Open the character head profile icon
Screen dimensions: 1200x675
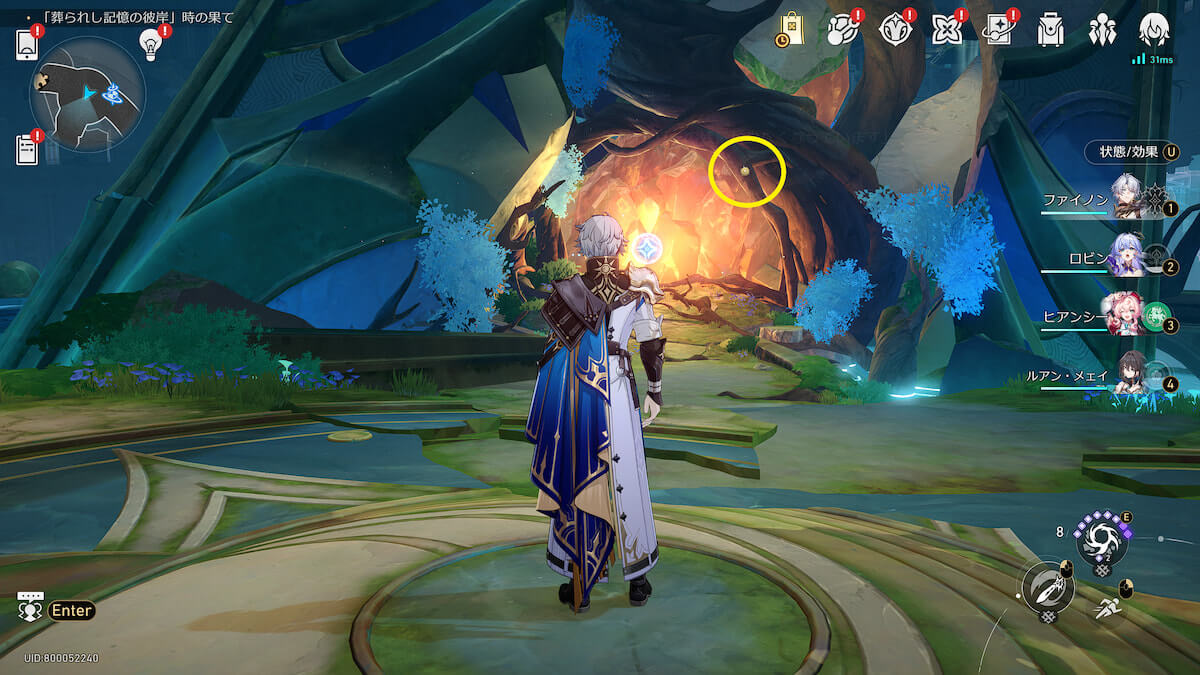(1154, 28)
